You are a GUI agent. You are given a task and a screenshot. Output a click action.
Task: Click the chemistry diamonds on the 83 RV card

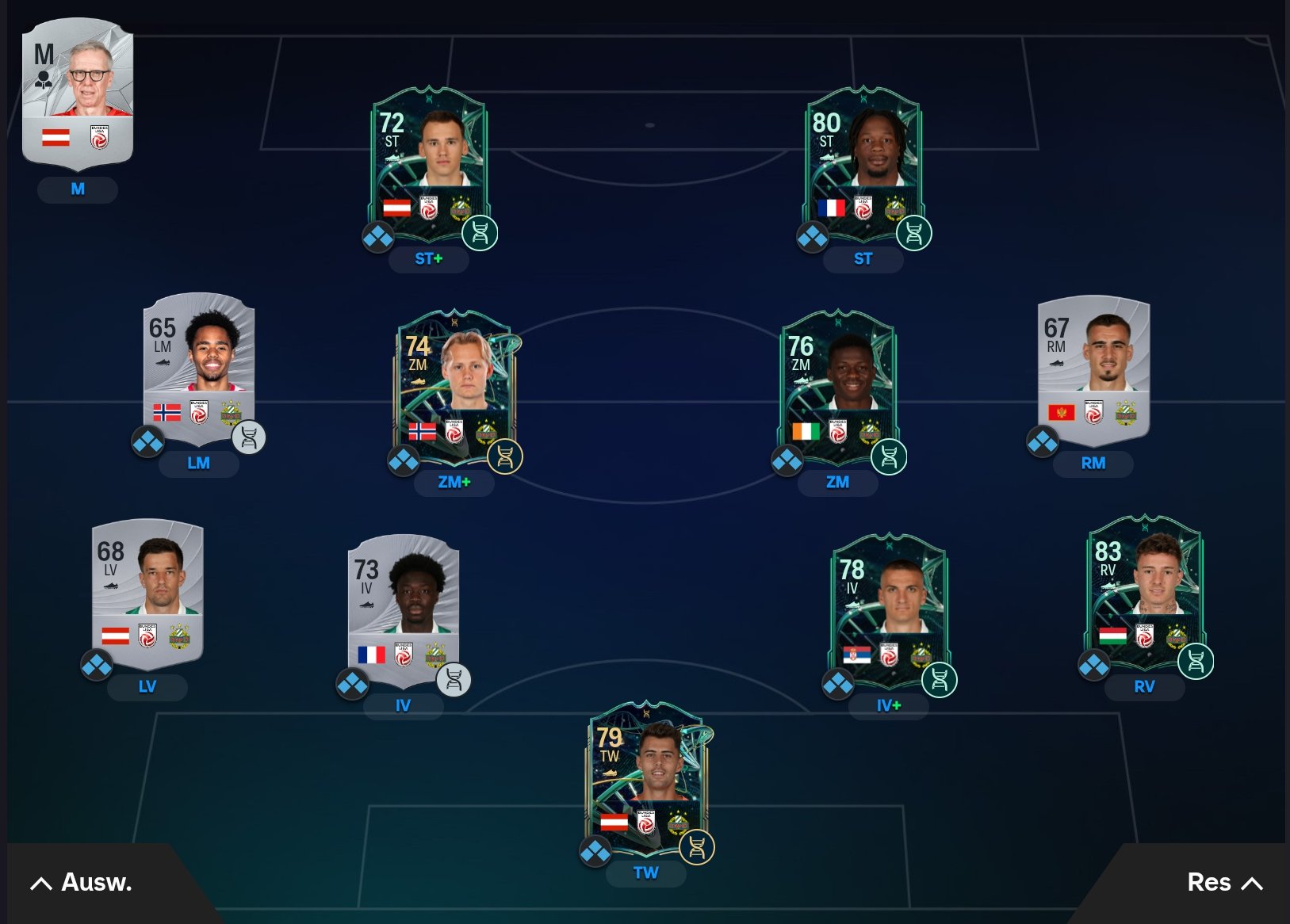click(1094, 666)
